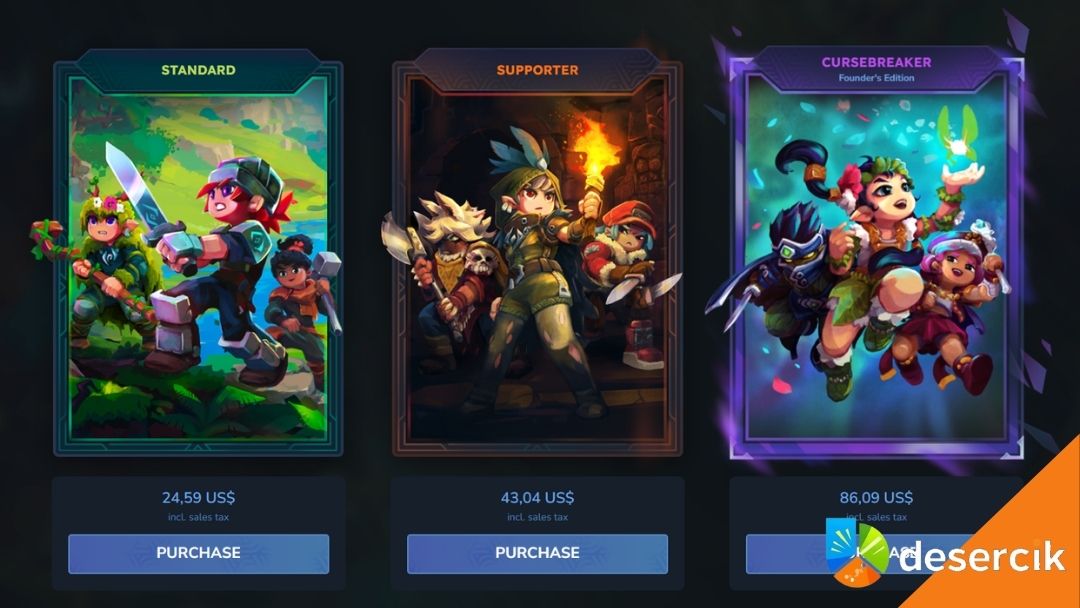Choose the Supporter edition card artwork
1080x608 pixels.
coord(537,260)
